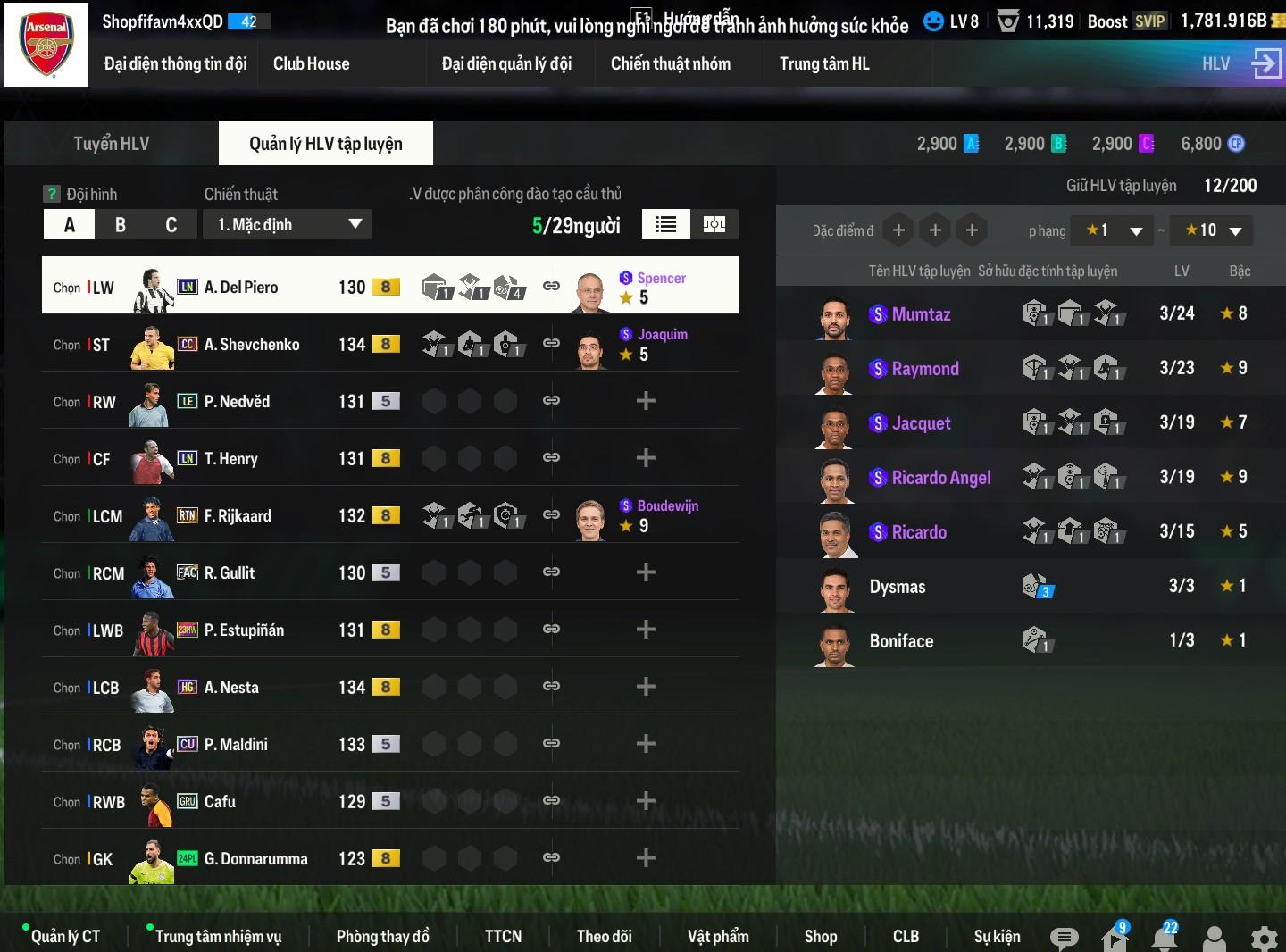Open the Mặc định tactics dropdown
Viewport: 1286px width, 952px height.
[x=288, y=224]
